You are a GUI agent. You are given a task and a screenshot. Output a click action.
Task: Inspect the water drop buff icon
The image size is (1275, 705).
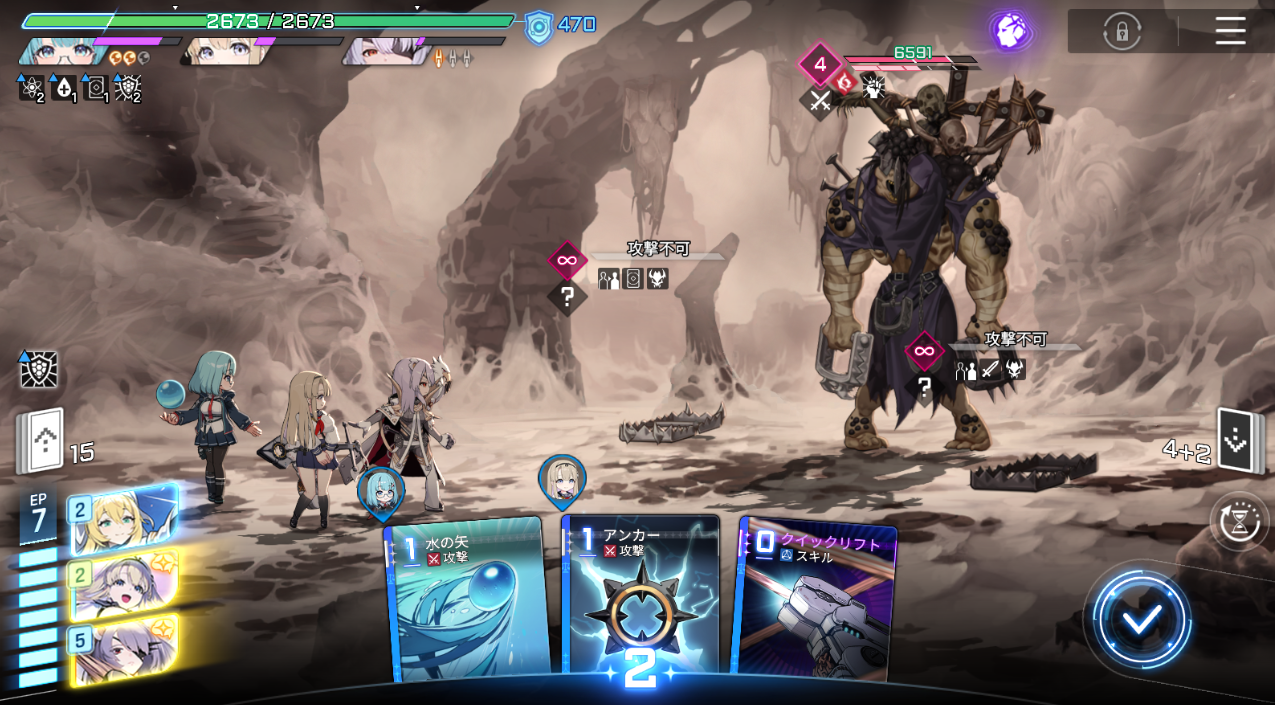pos(64,89)
